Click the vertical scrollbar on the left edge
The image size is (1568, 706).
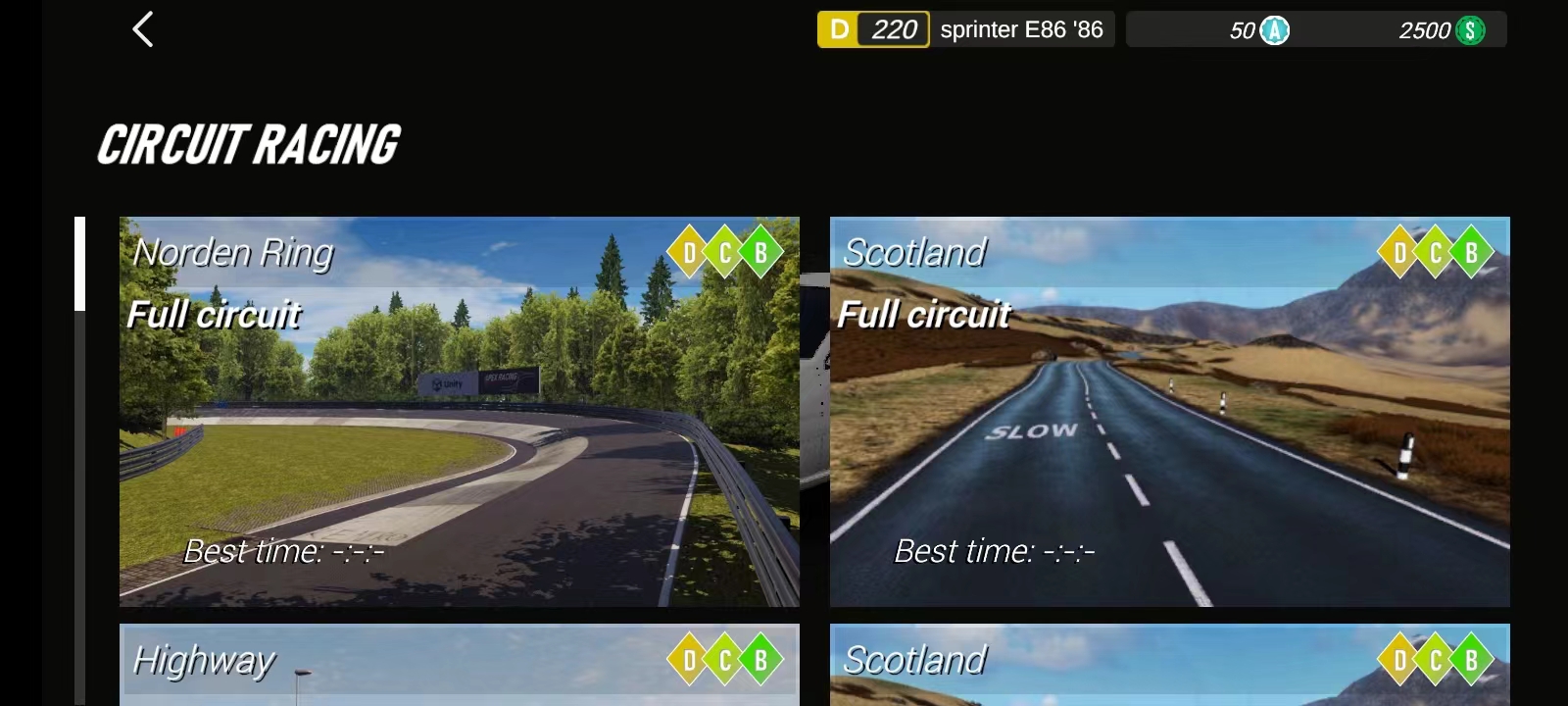point(78,263)
